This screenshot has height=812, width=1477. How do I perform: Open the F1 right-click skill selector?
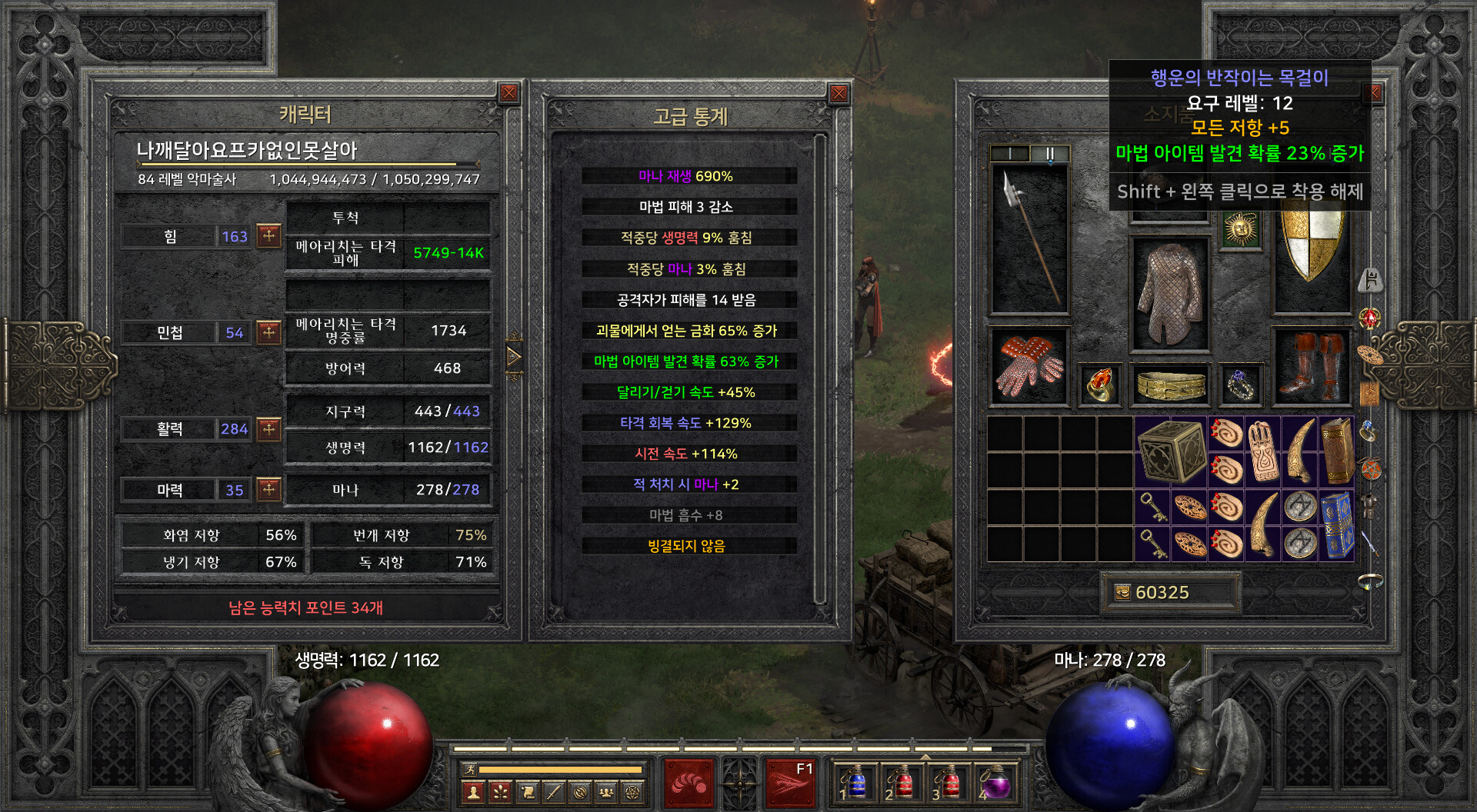[x=790, y=784]
